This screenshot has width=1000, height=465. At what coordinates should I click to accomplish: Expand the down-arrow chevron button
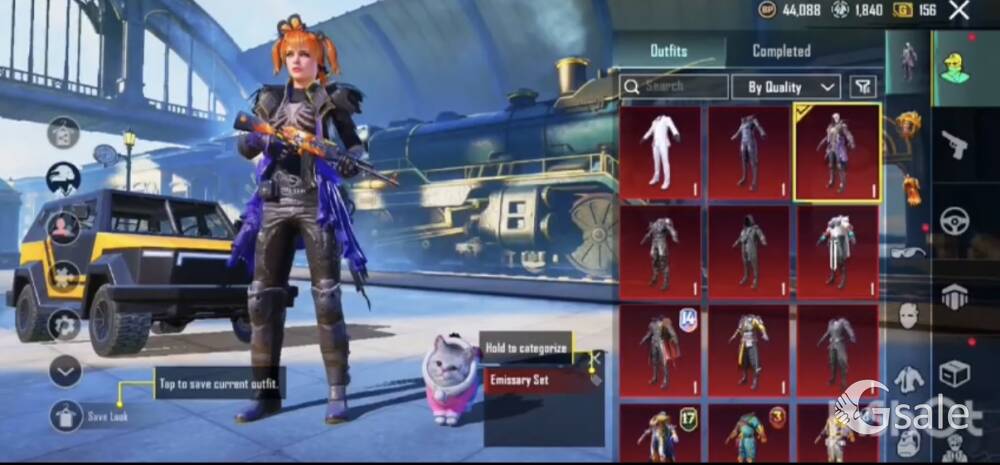65,372
